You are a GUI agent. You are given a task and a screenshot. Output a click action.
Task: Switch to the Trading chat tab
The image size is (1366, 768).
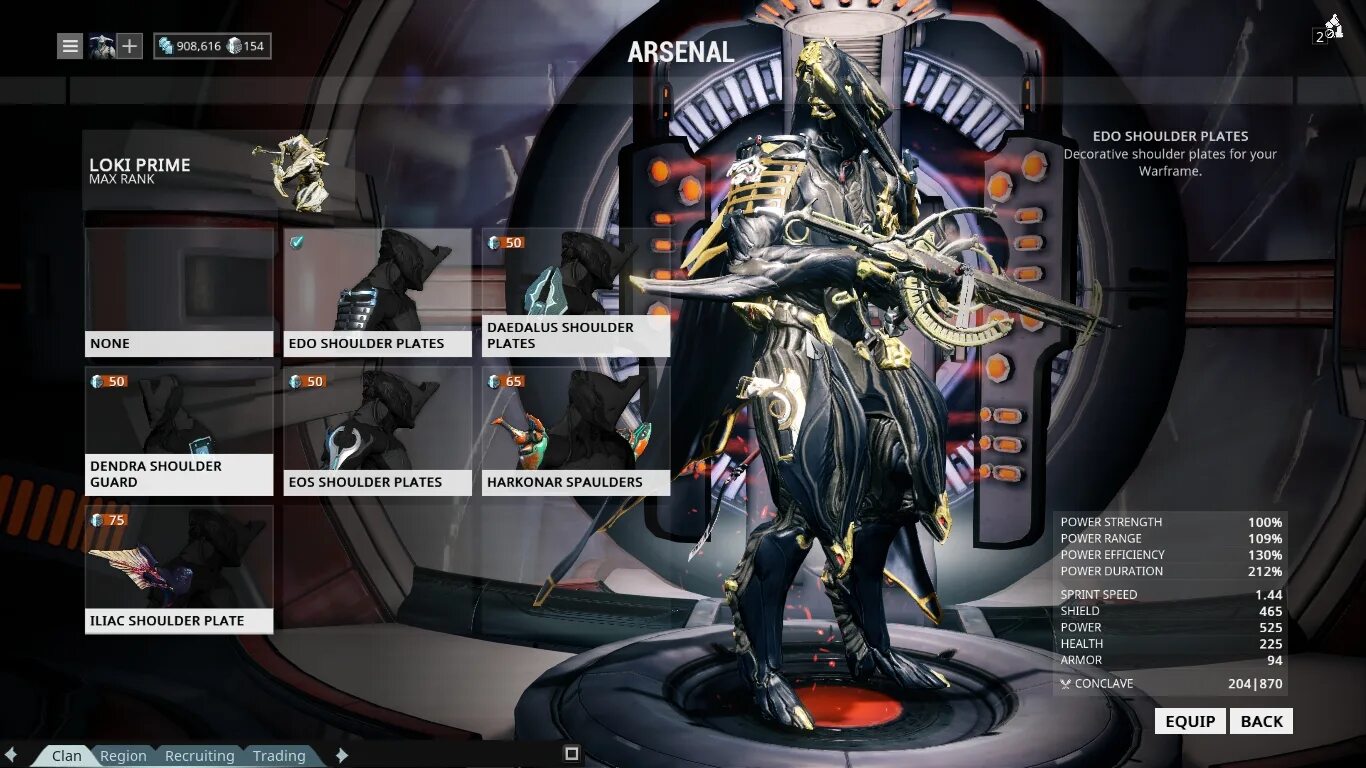[x=279, y=756]
